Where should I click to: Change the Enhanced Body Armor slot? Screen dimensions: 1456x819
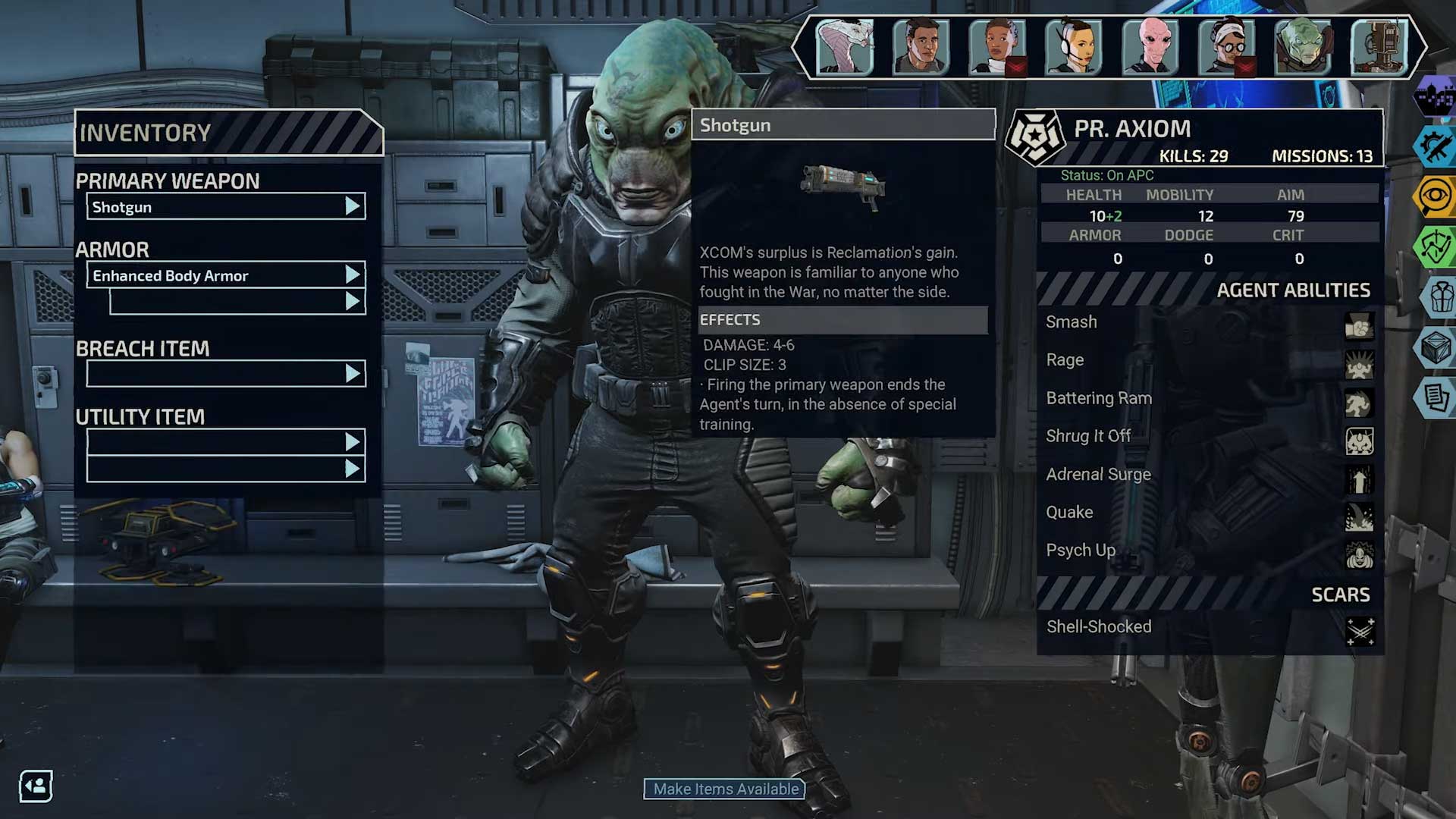pyautogui.click(x=225, y=275)
